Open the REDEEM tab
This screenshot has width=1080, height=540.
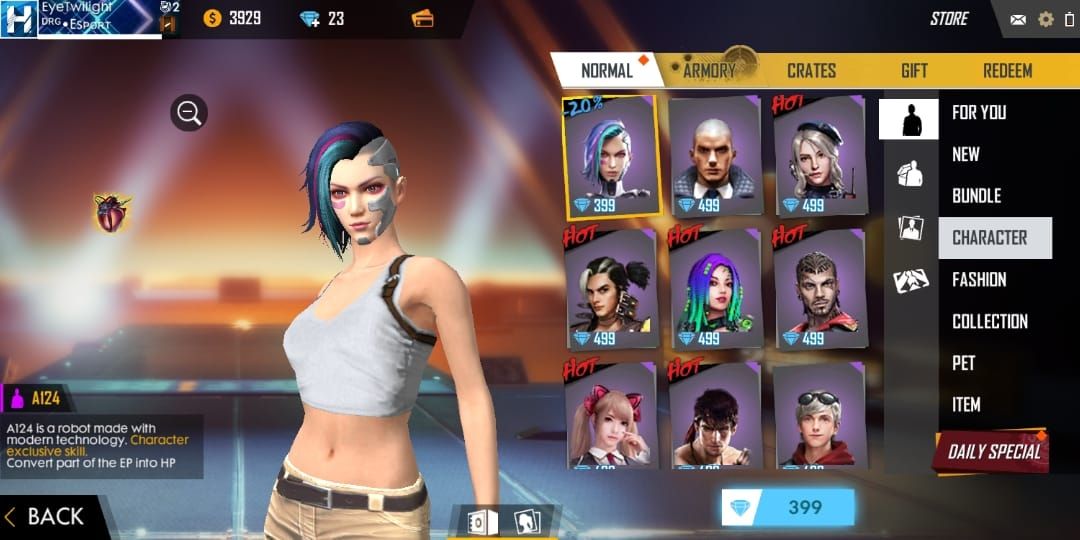[1007, 71]
